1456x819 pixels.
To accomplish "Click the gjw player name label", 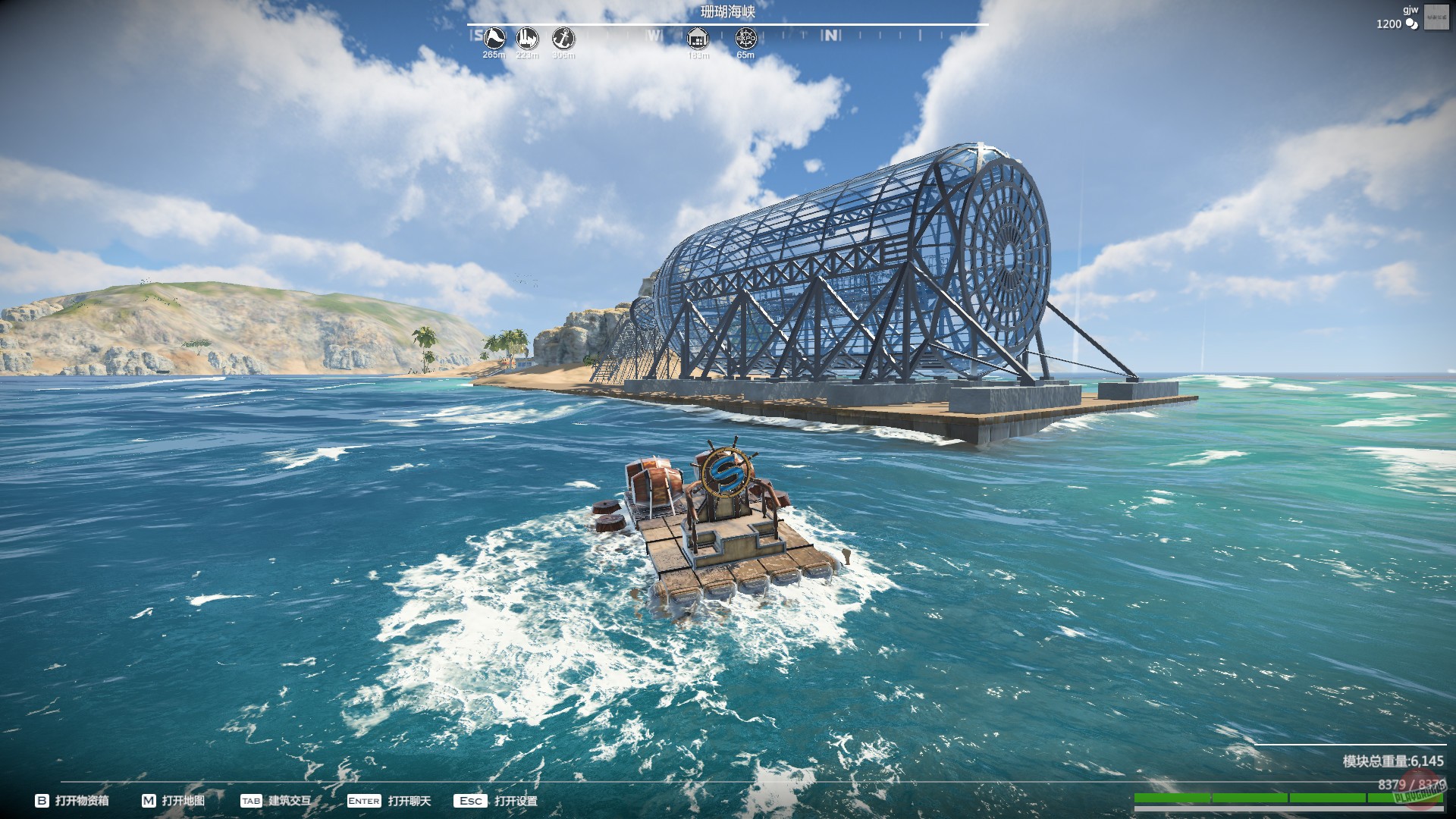I will 1410,10.
